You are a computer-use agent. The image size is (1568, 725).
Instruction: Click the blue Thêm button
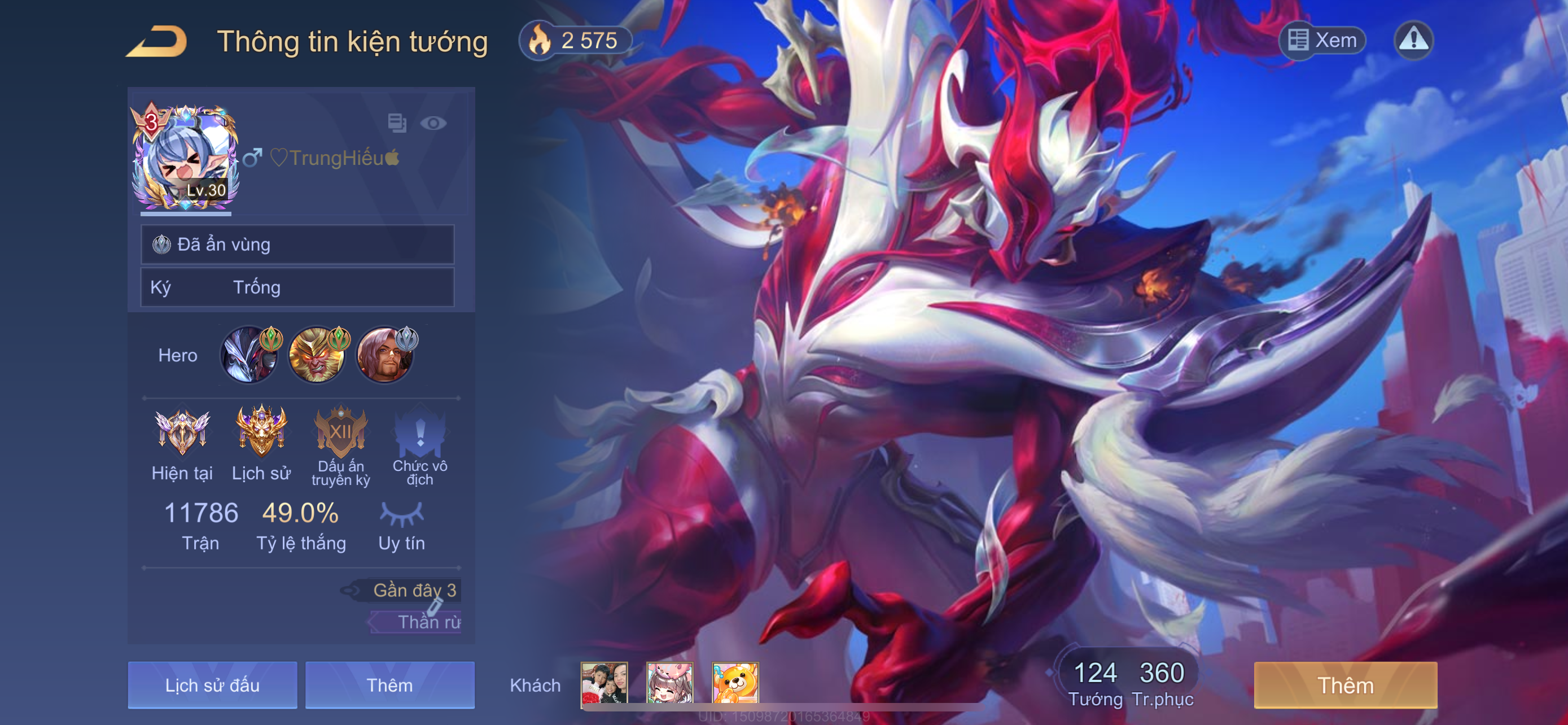pyautogui.click(x=389, y=685)
